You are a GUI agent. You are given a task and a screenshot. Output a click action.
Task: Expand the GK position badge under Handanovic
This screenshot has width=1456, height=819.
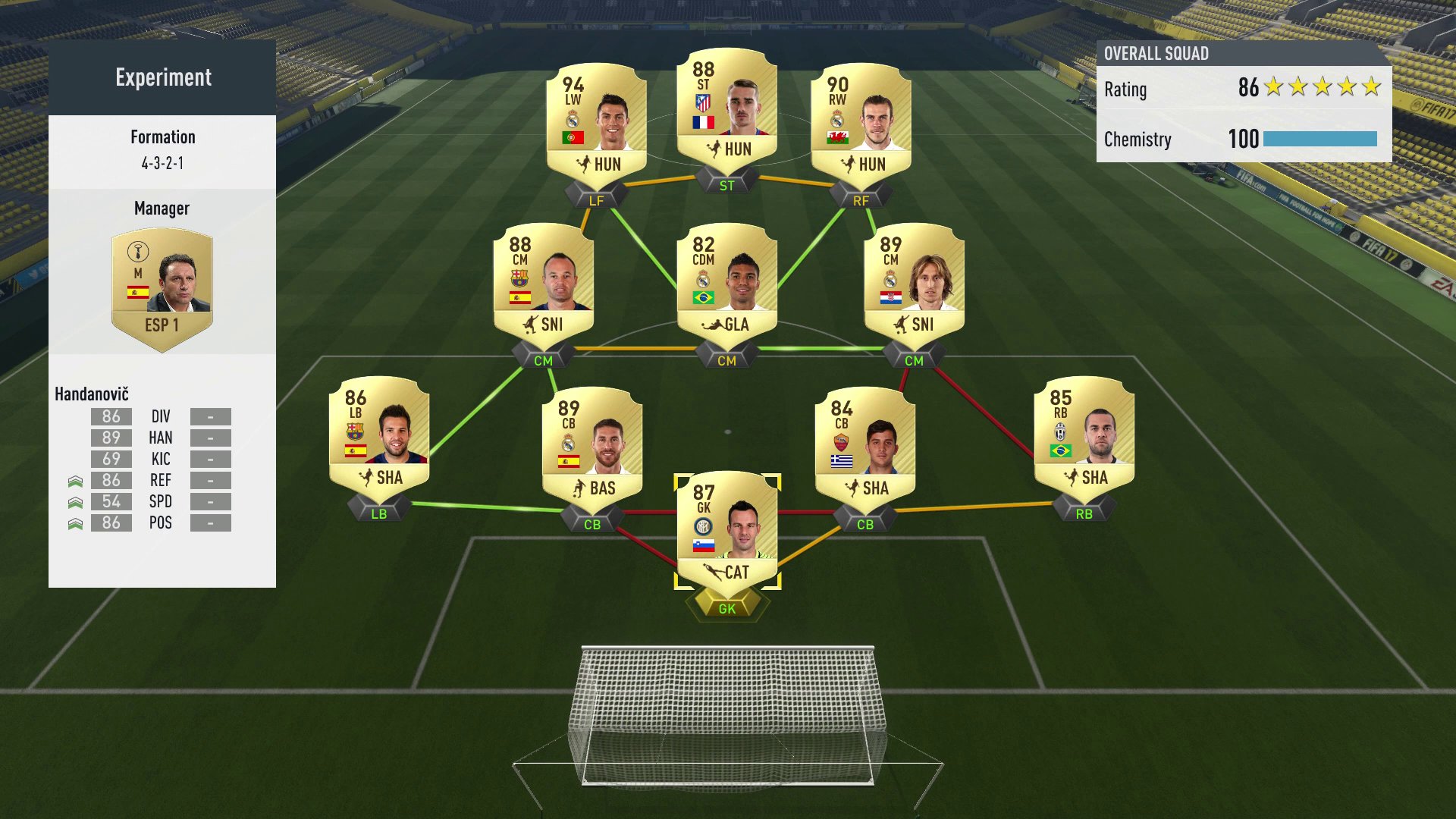(x=726, y=607)
